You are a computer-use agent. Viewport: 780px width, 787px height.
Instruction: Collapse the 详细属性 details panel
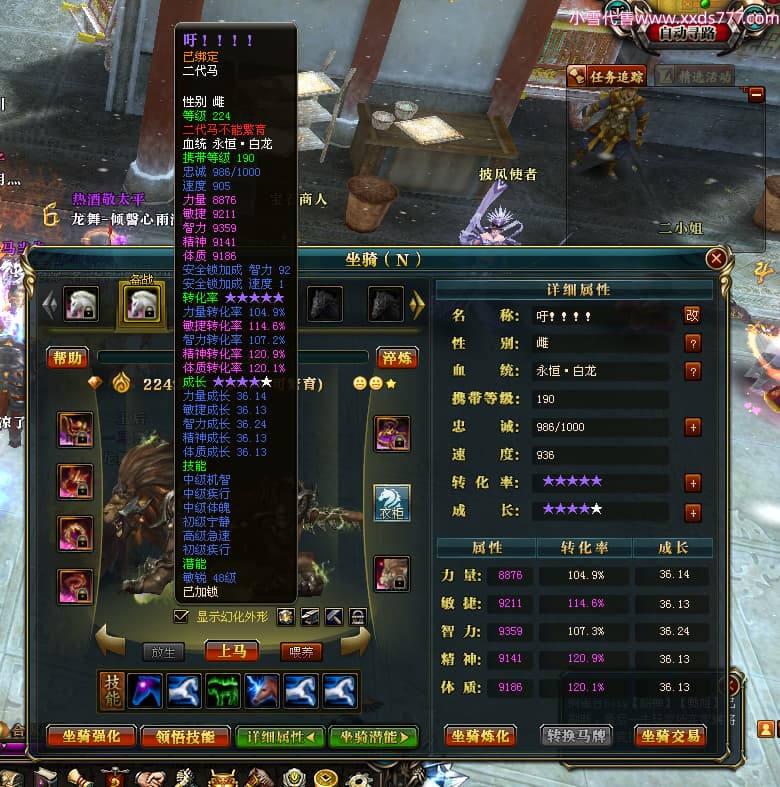coord(279,737)
